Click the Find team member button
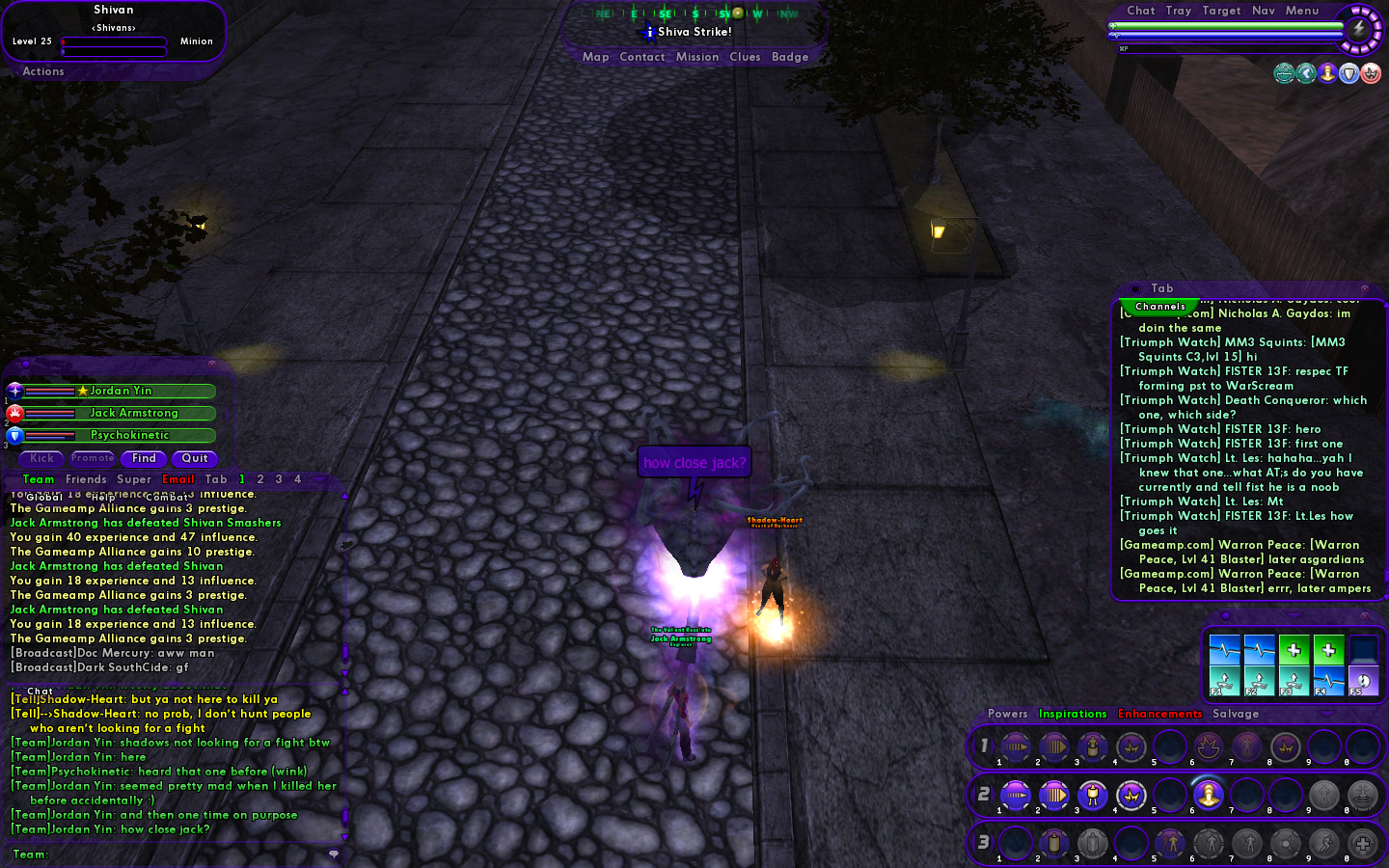 tap(144, 459)
